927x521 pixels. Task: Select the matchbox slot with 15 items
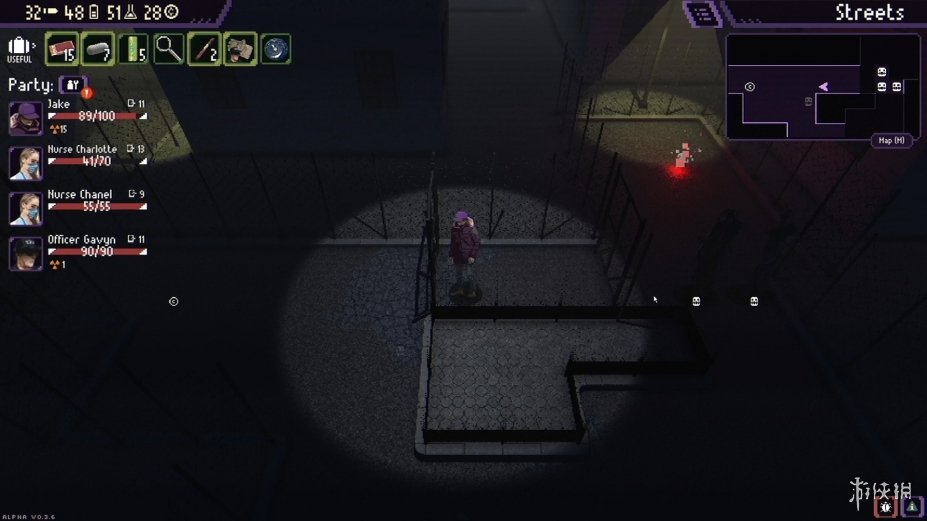pos(62,49)
